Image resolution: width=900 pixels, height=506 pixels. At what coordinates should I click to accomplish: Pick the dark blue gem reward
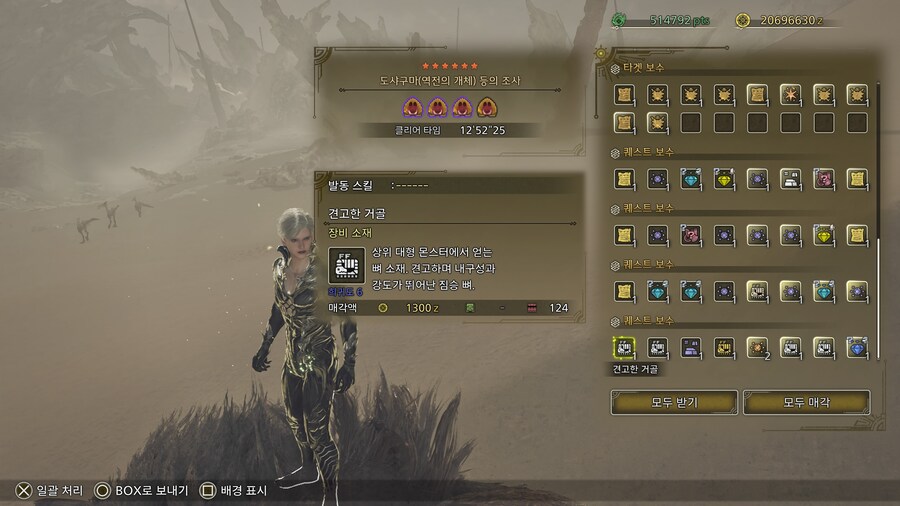pyautogui.click(x=856, y=347)
